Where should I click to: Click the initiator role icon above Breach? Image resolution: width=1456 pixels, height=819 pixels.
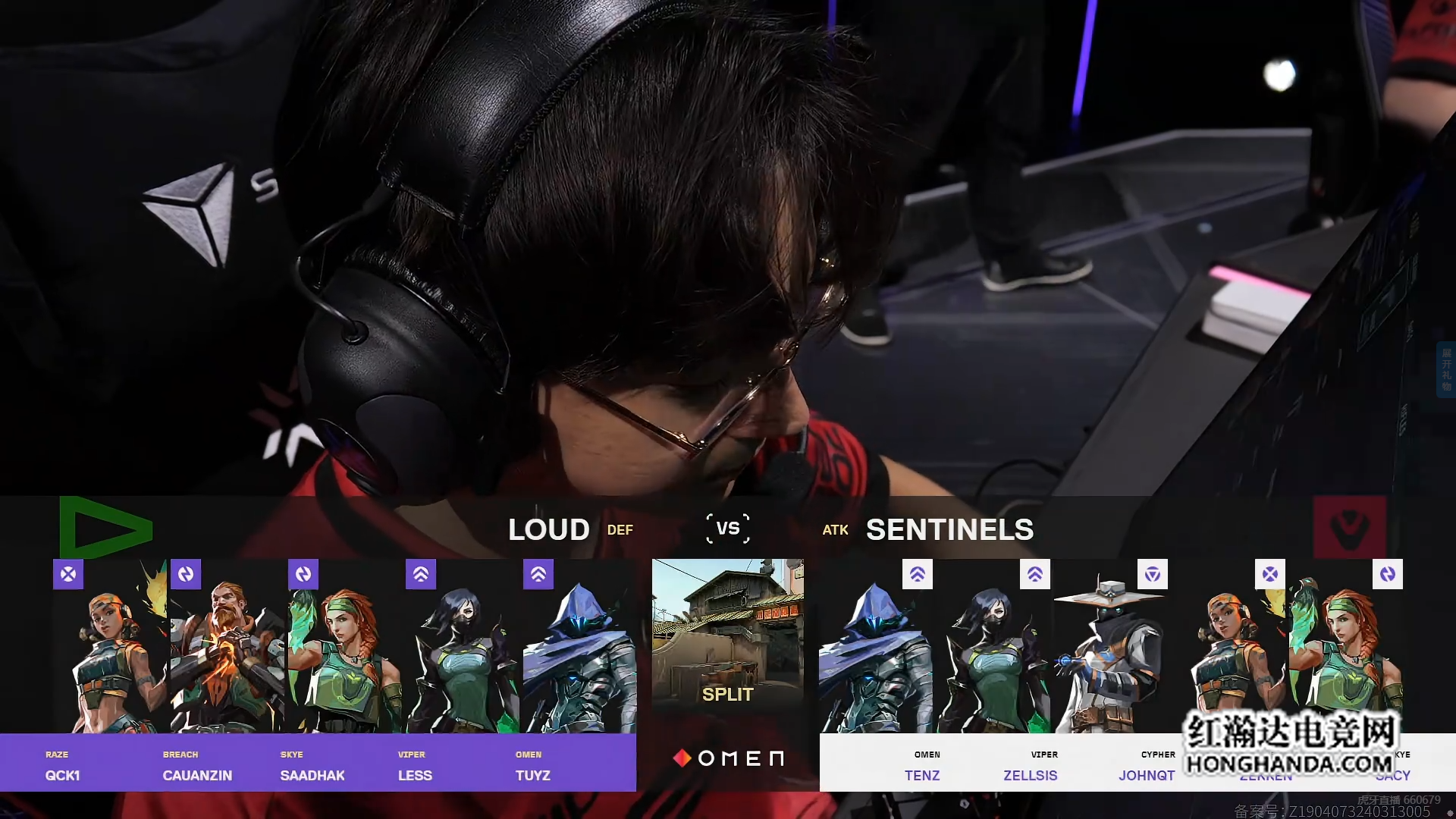[x=186, y=575]
